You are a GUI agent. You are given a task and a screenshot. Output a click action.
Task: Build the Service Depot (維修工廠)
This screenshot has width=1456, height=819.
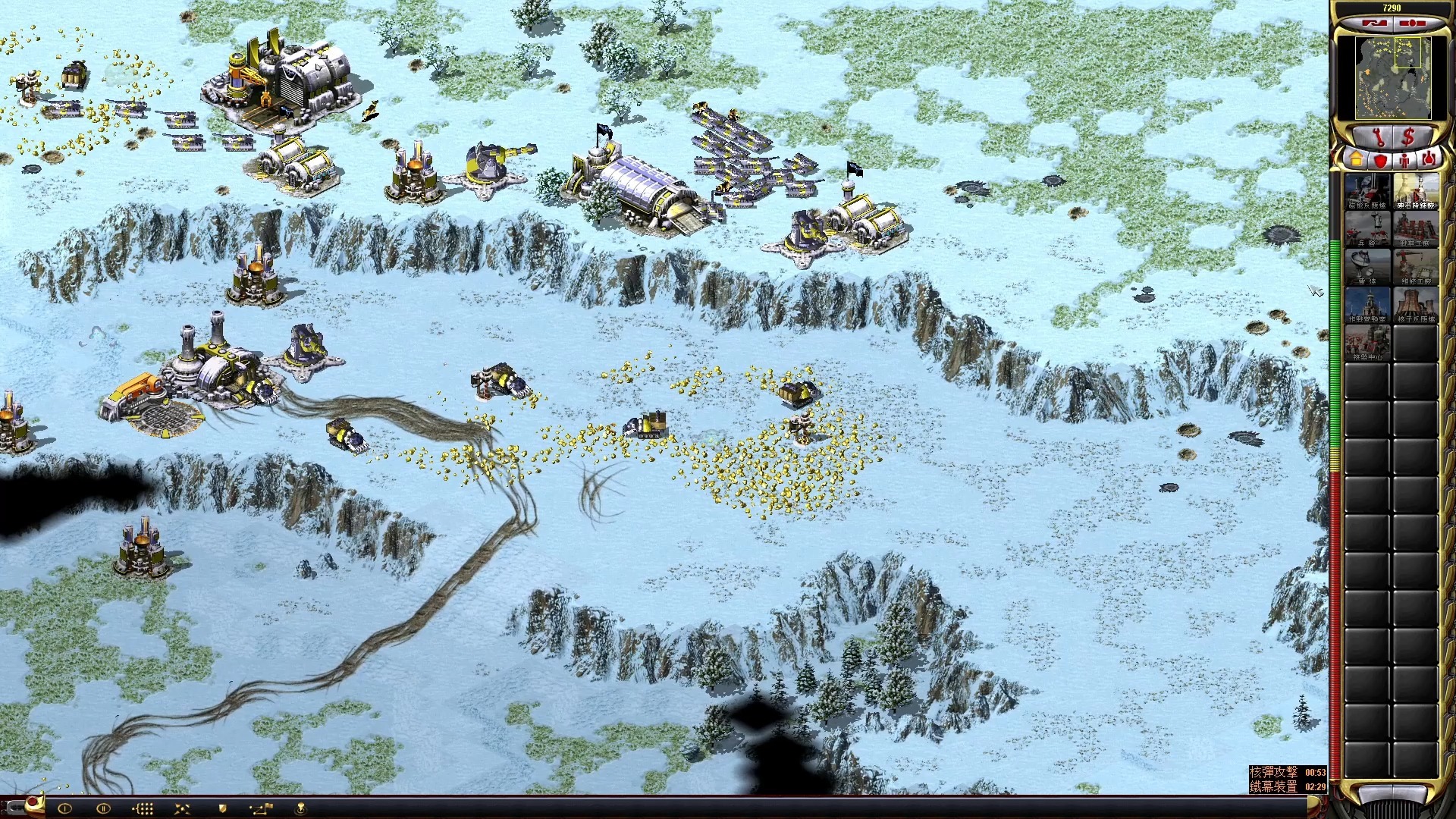[x=1416, y=267]
